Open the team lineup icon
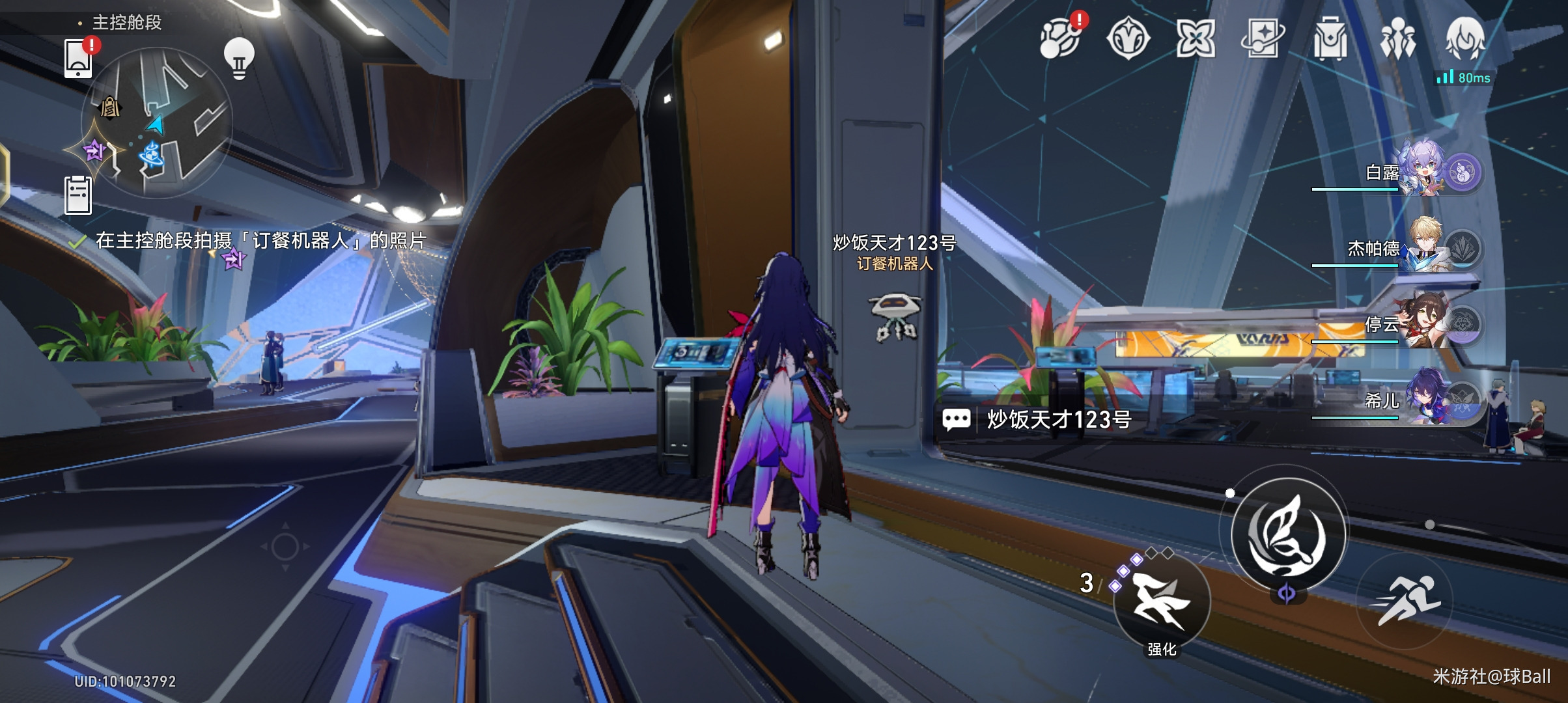 (1397, 38)
